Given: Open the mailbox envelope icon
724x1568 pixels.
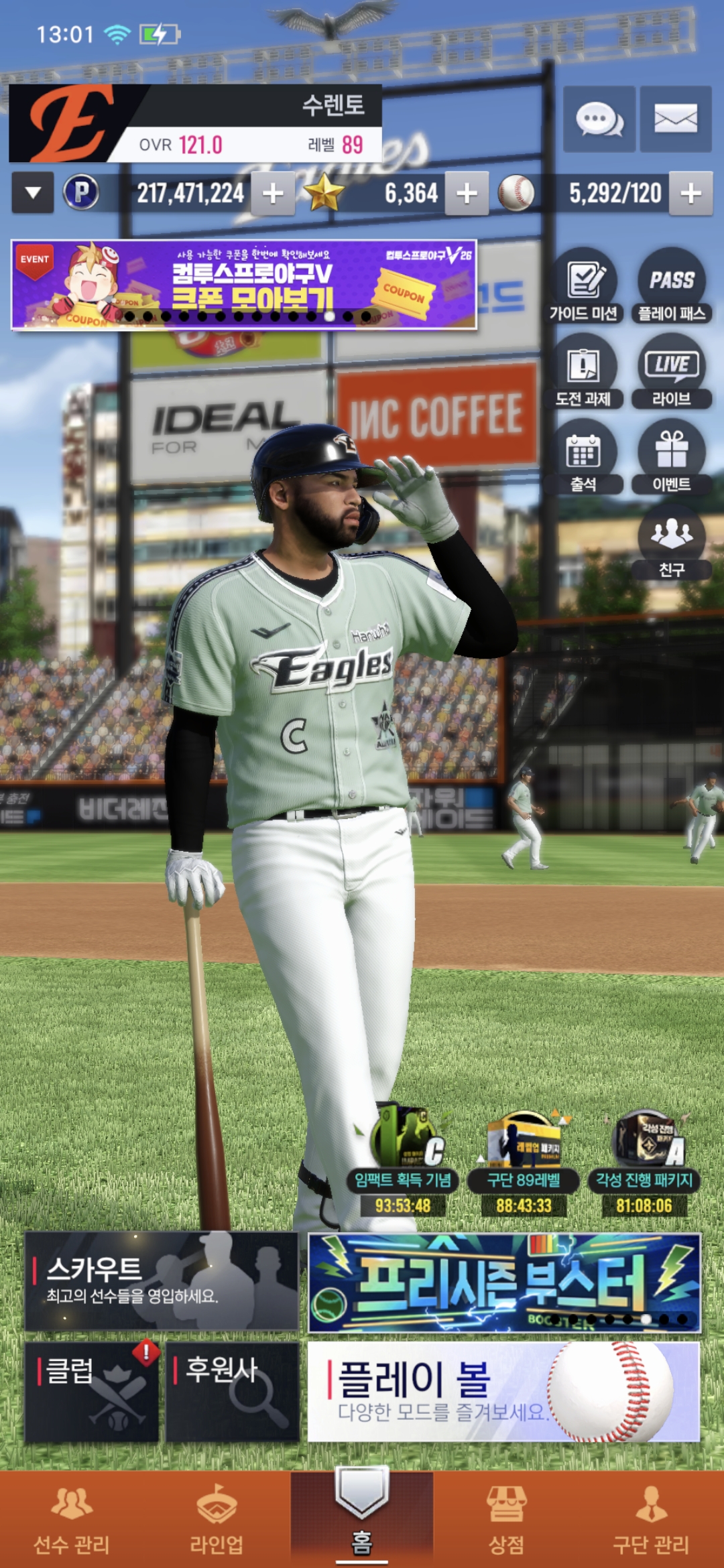Looking at the screenshot, I should (675, 119).
